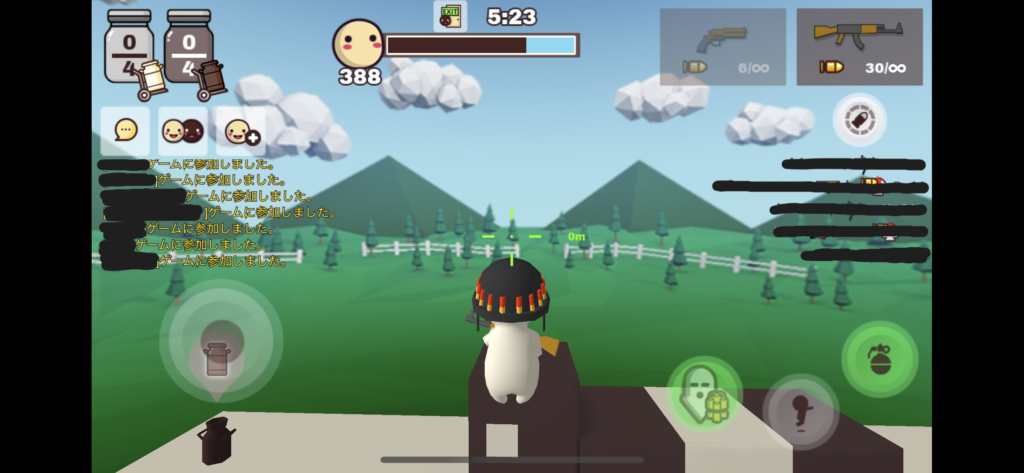Image resolution: width=1024 pixels, height=473 pixels.
Task: Open the chat speech bubble button
Action: (x=125, y=131)
